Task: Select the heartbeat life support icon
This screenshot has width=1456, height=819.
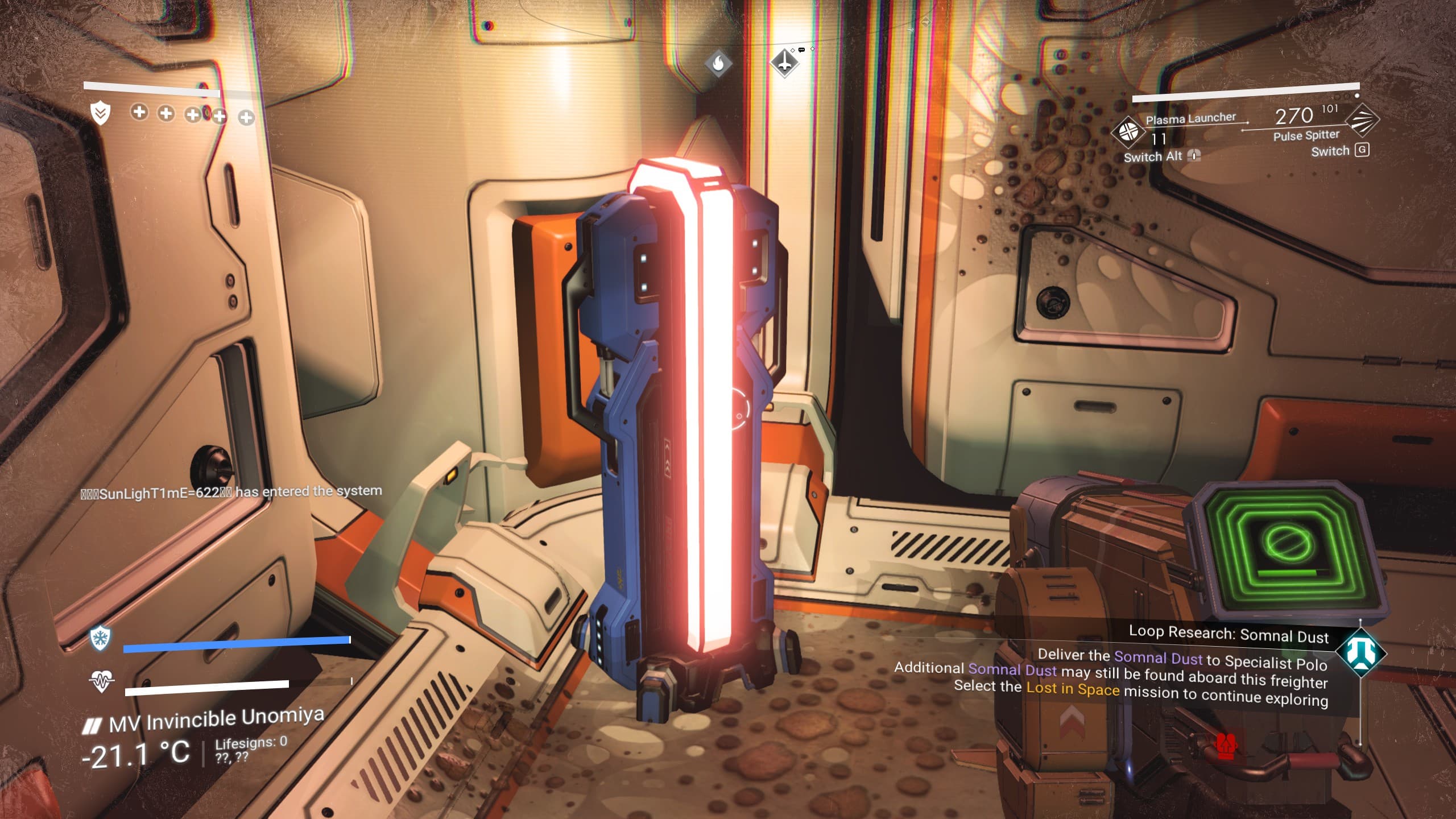Action: coord(101,680)
